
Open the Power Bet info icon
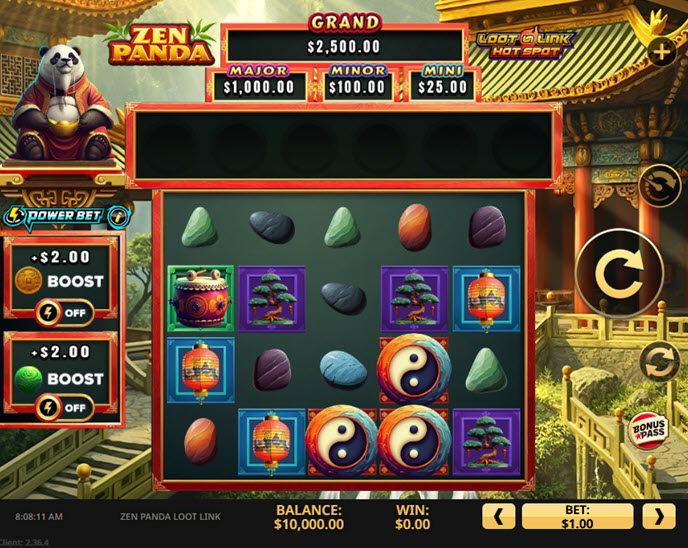[119, 216]
